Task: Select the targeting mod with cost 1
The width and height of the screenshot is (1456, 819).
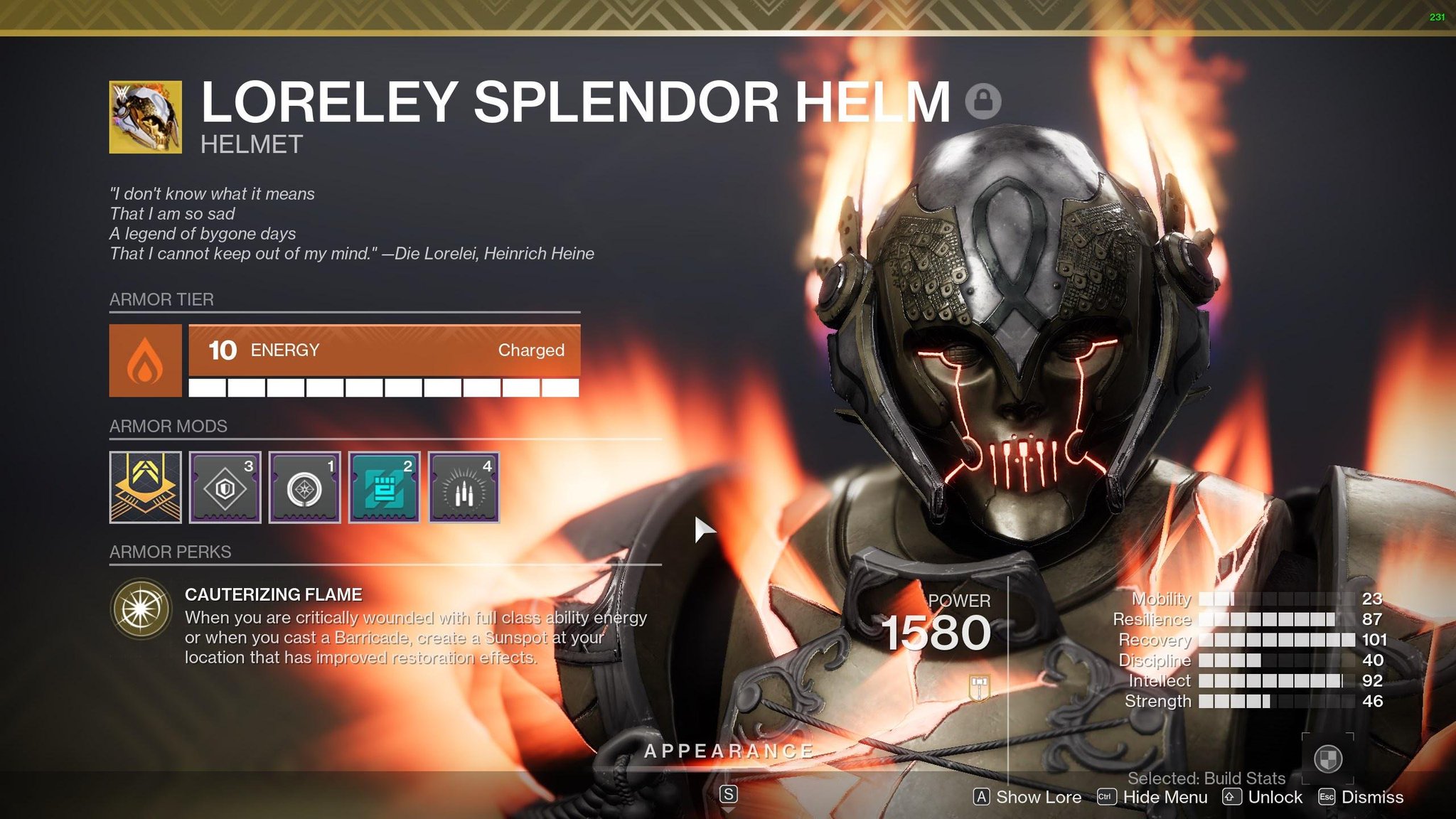Action: click(304, 487)
